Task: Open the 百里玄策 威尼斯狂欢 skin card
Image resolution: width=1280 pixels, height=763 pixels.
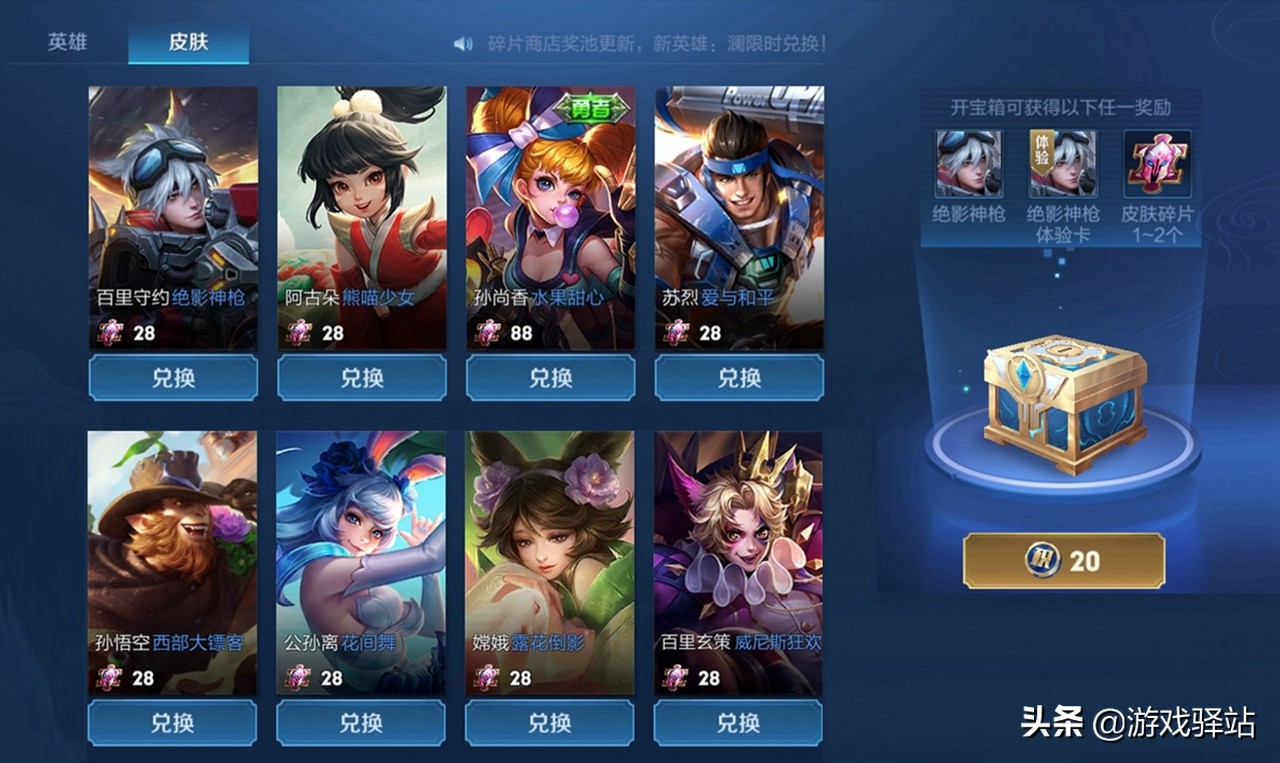Action: click(x=738, y=562)
